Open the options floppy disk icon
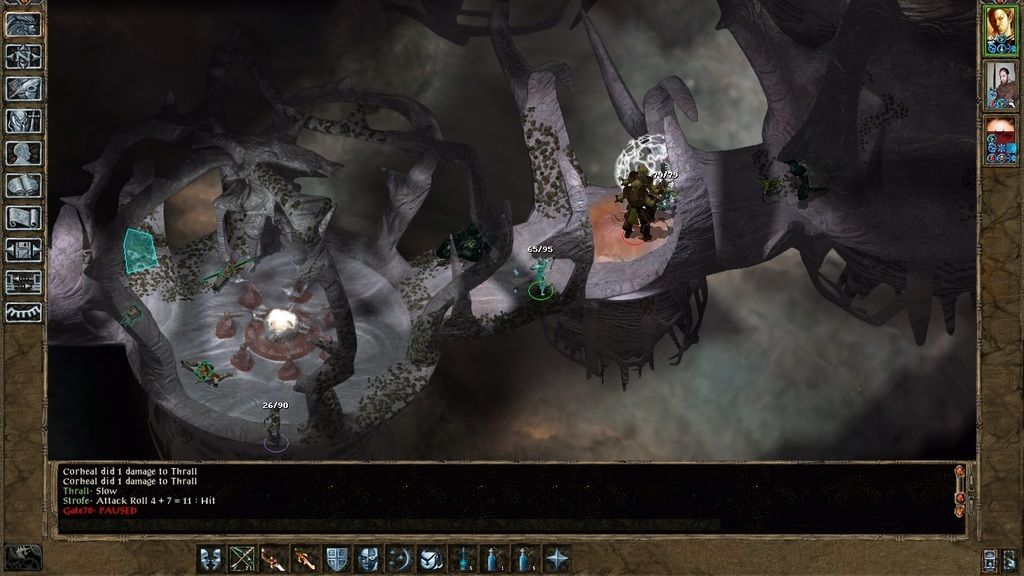Viewport: 1024px width, 576px height. tap(24, 250)
